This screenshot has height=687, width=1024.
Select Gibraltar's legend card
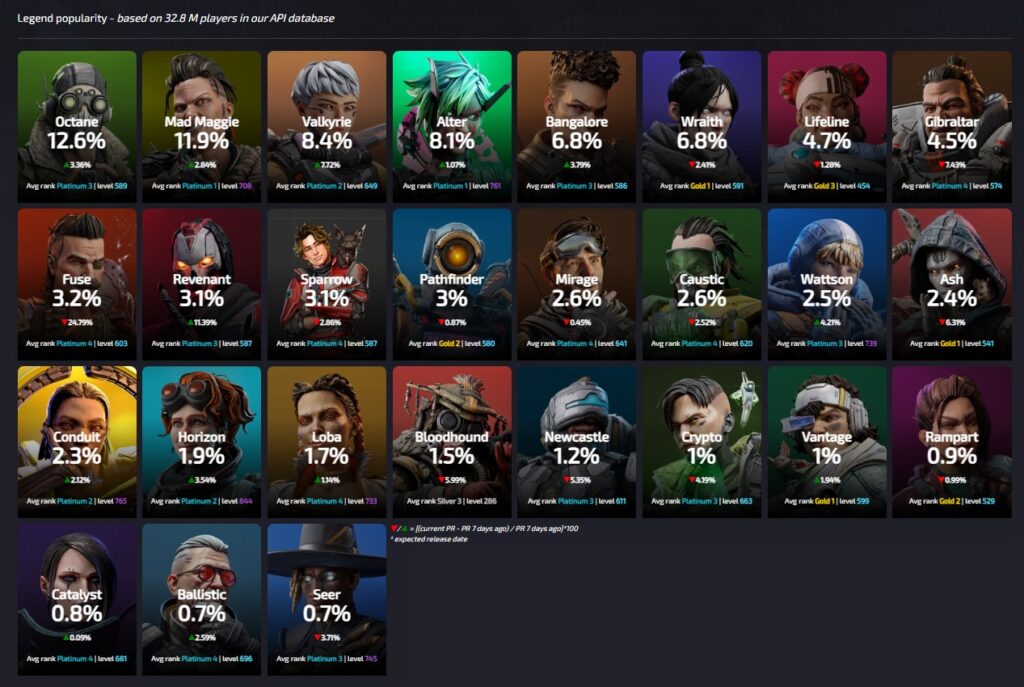coord(951,120)
